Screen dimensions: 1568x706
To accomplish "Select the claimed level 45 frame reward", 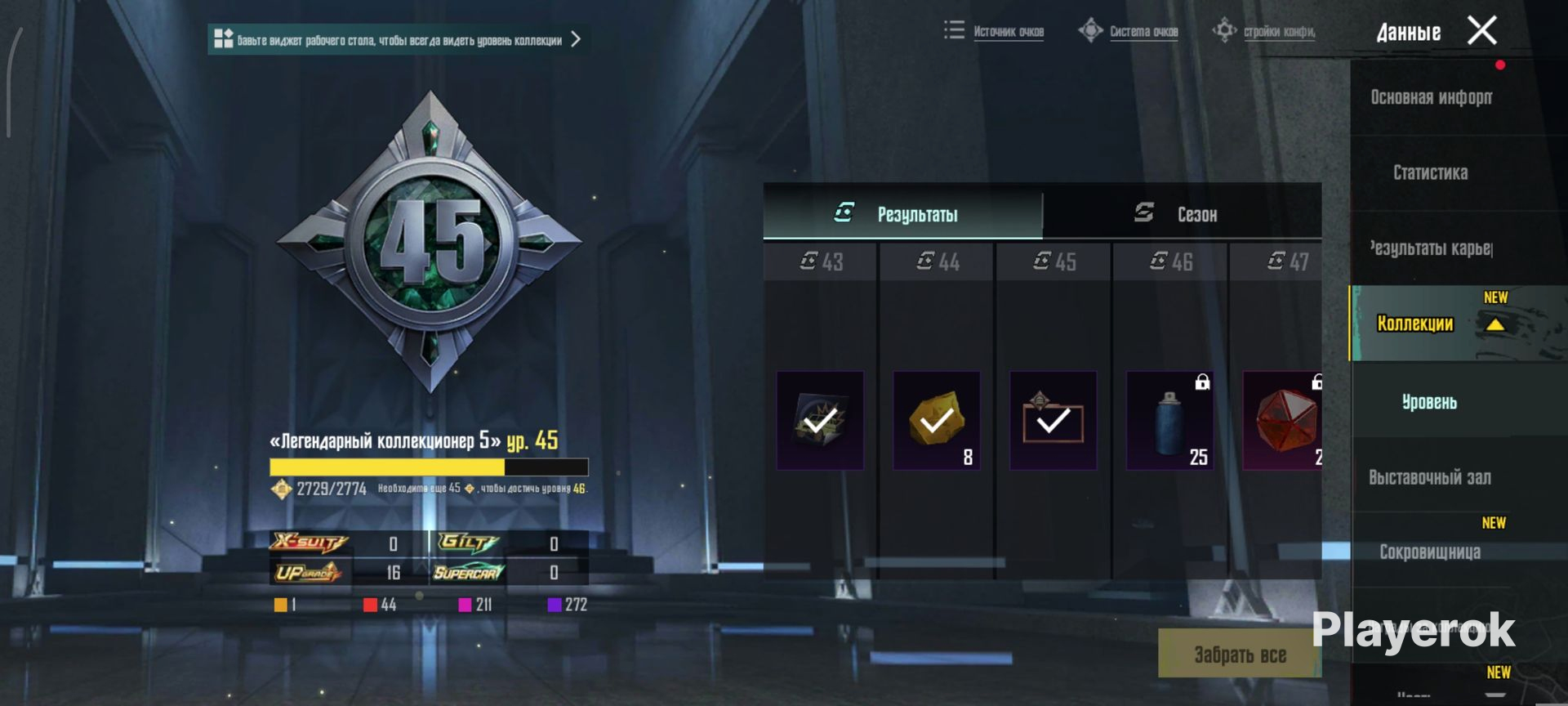I will [1053, 421].
